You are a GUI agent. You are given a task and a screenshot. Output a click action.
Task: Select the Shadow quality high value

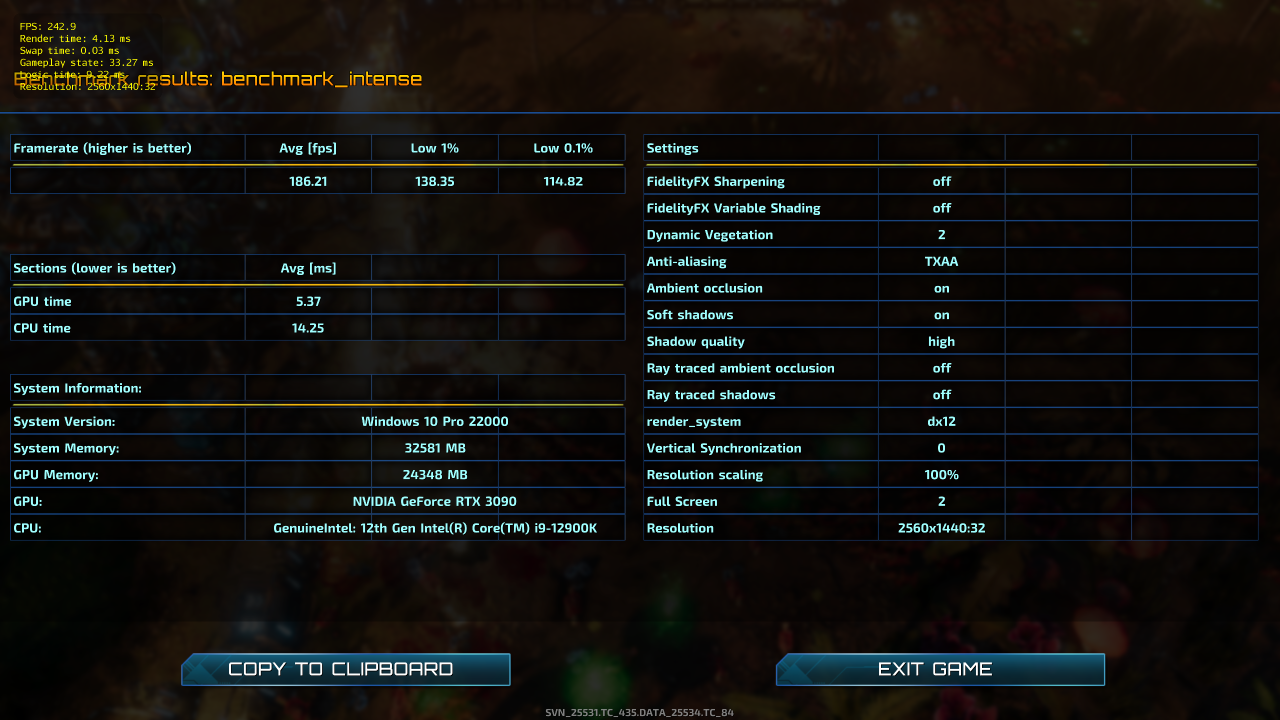click(x=941, y=341)
